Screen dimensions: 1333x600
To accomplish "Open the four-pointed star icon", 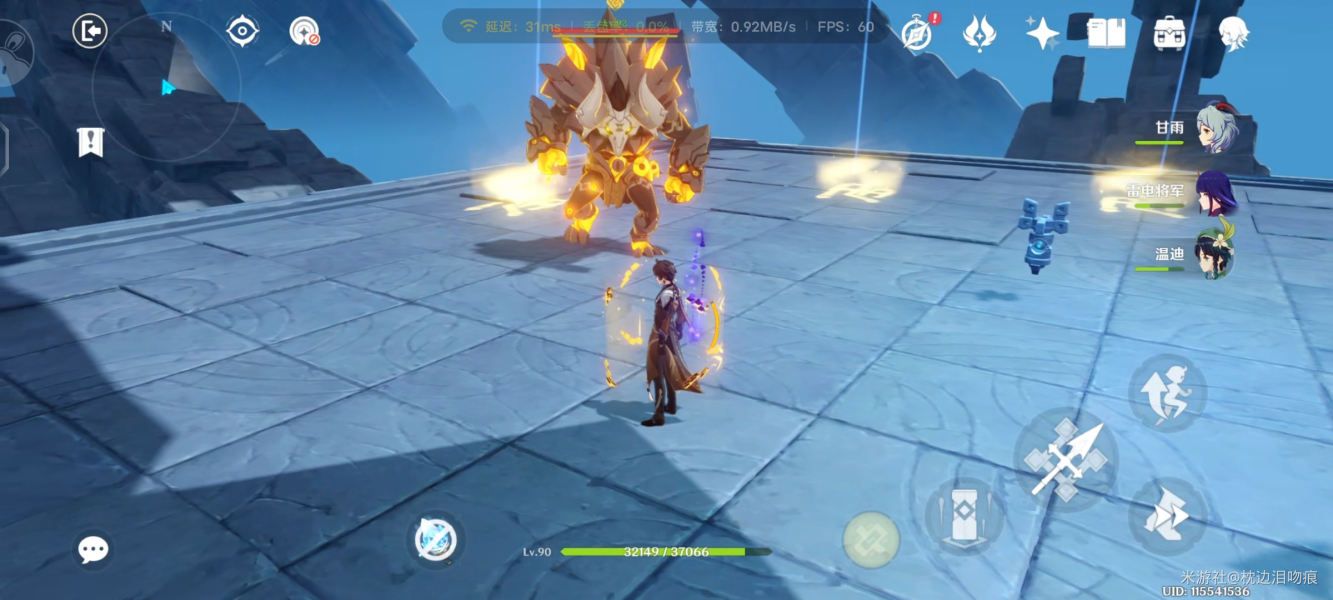I will coord(1042,33).
